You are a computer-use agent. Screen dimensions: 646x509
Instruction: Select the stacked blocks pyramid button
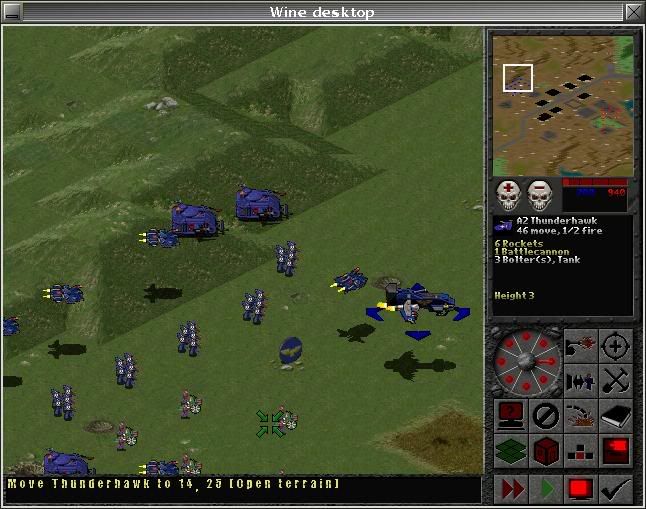point(580,450)
